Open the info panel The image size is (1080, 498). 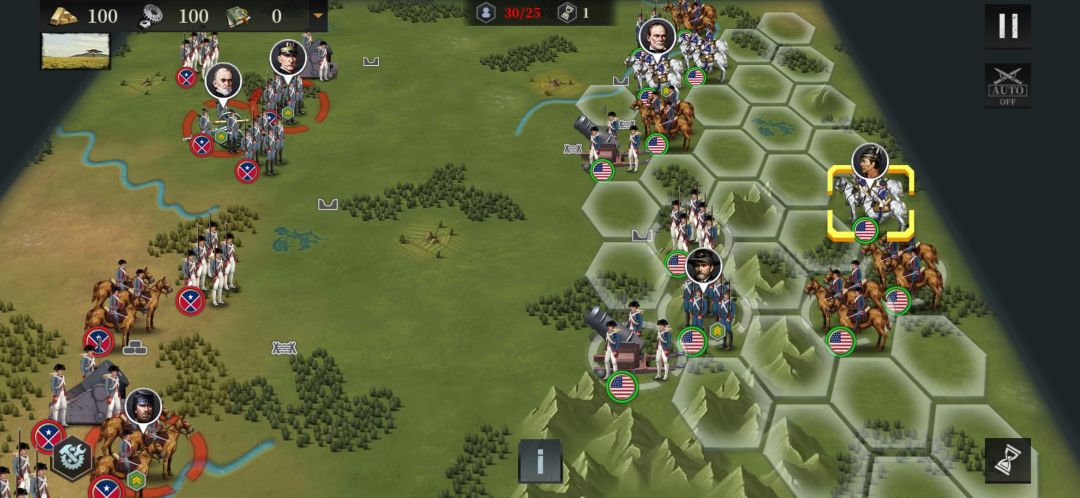pyautogui.click(x=540, y=461)
